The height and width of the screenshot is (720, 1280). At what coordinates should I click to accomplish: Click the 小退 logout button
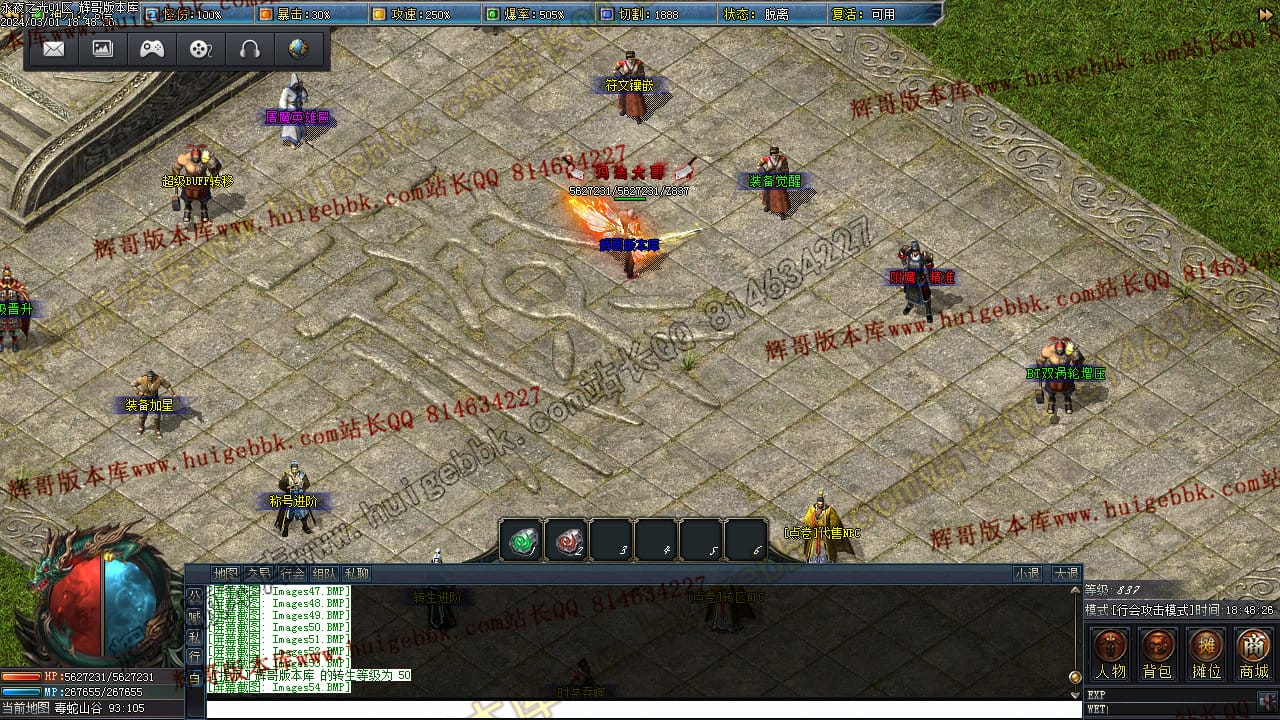(x=1027, y=573)
